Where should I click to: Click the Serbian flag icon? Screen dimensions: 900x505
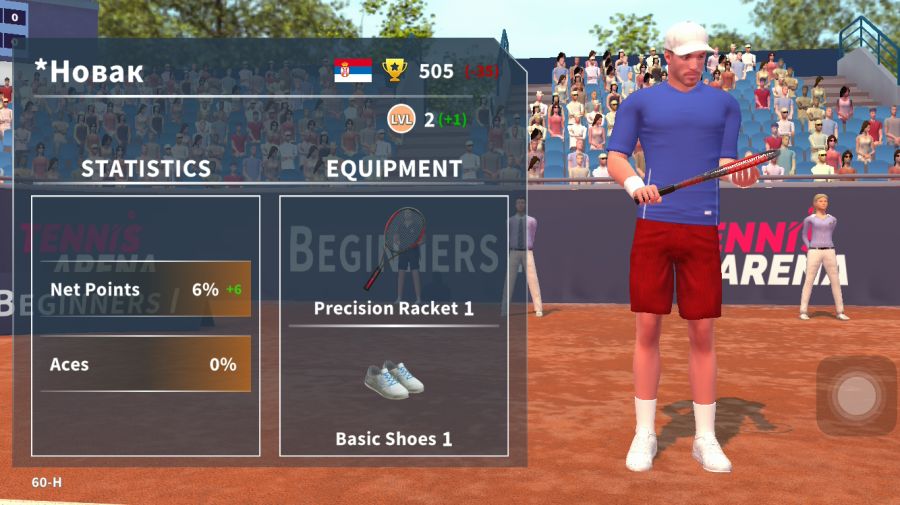[x=353, y=70]
